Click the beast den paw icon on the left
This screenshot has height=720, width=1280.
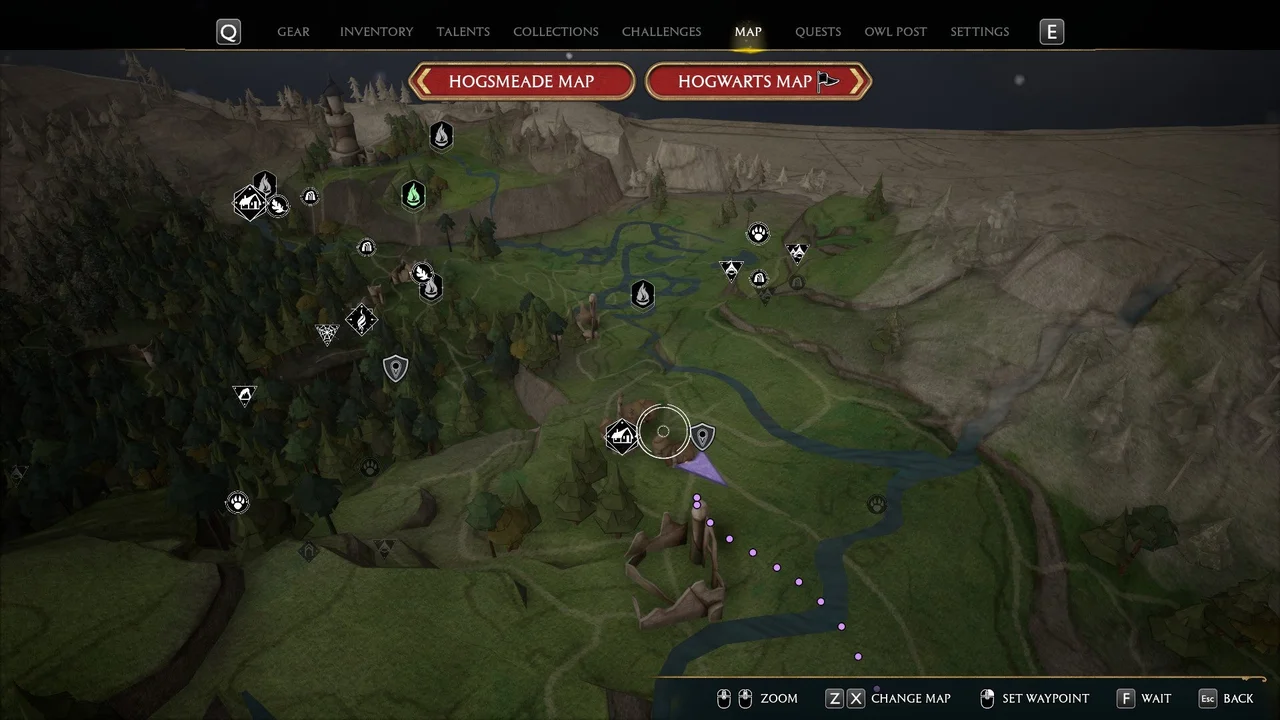coord(237,502)
